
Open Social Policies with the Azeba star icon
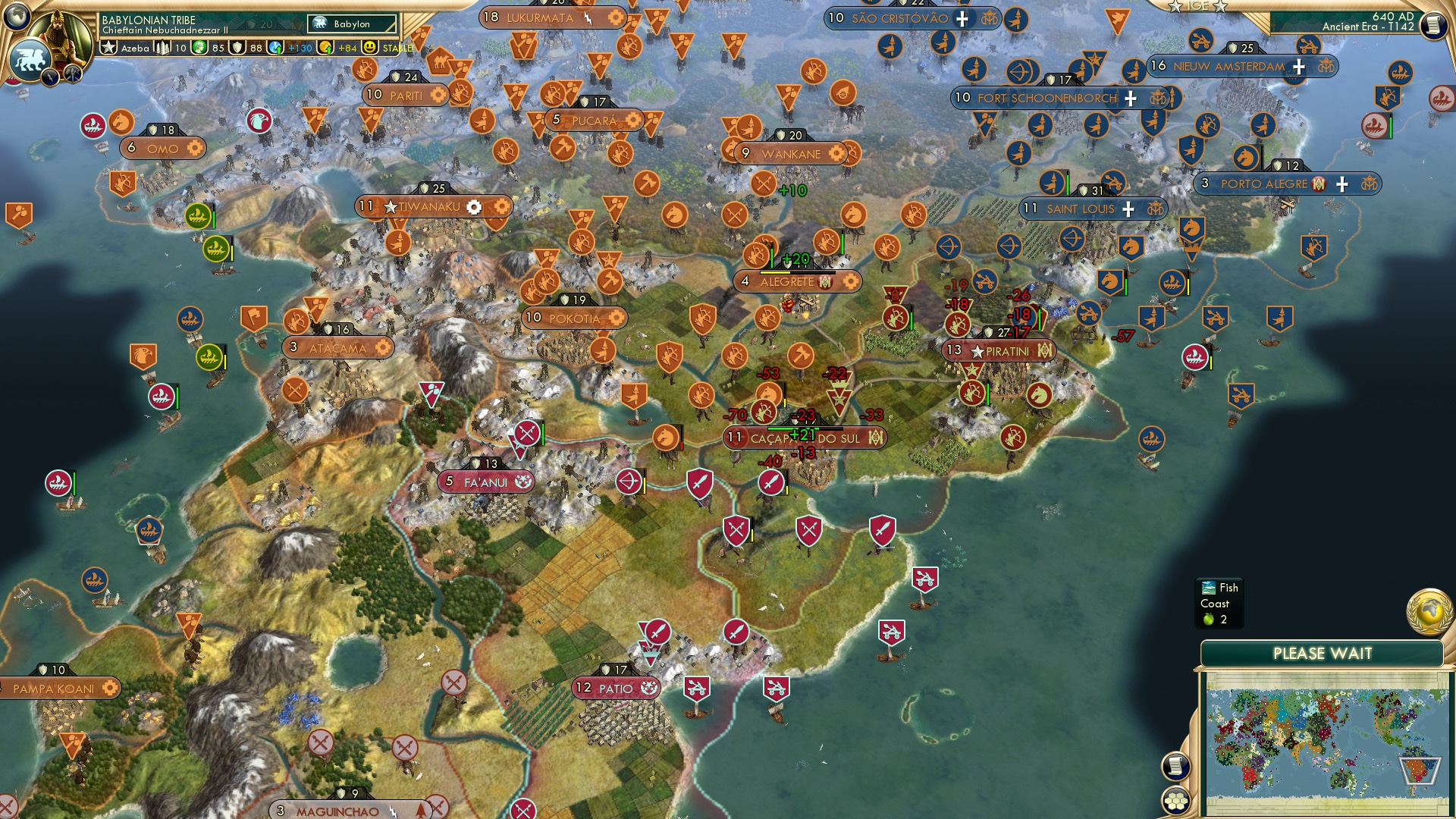110,48
